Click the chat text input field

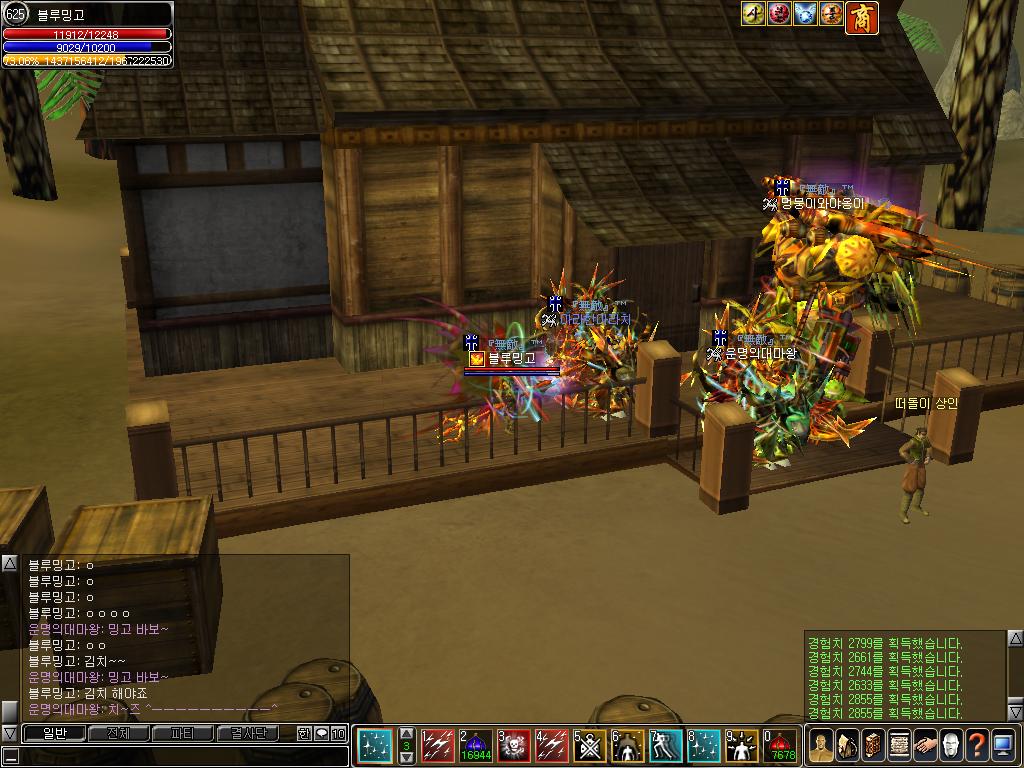(180, 756)
